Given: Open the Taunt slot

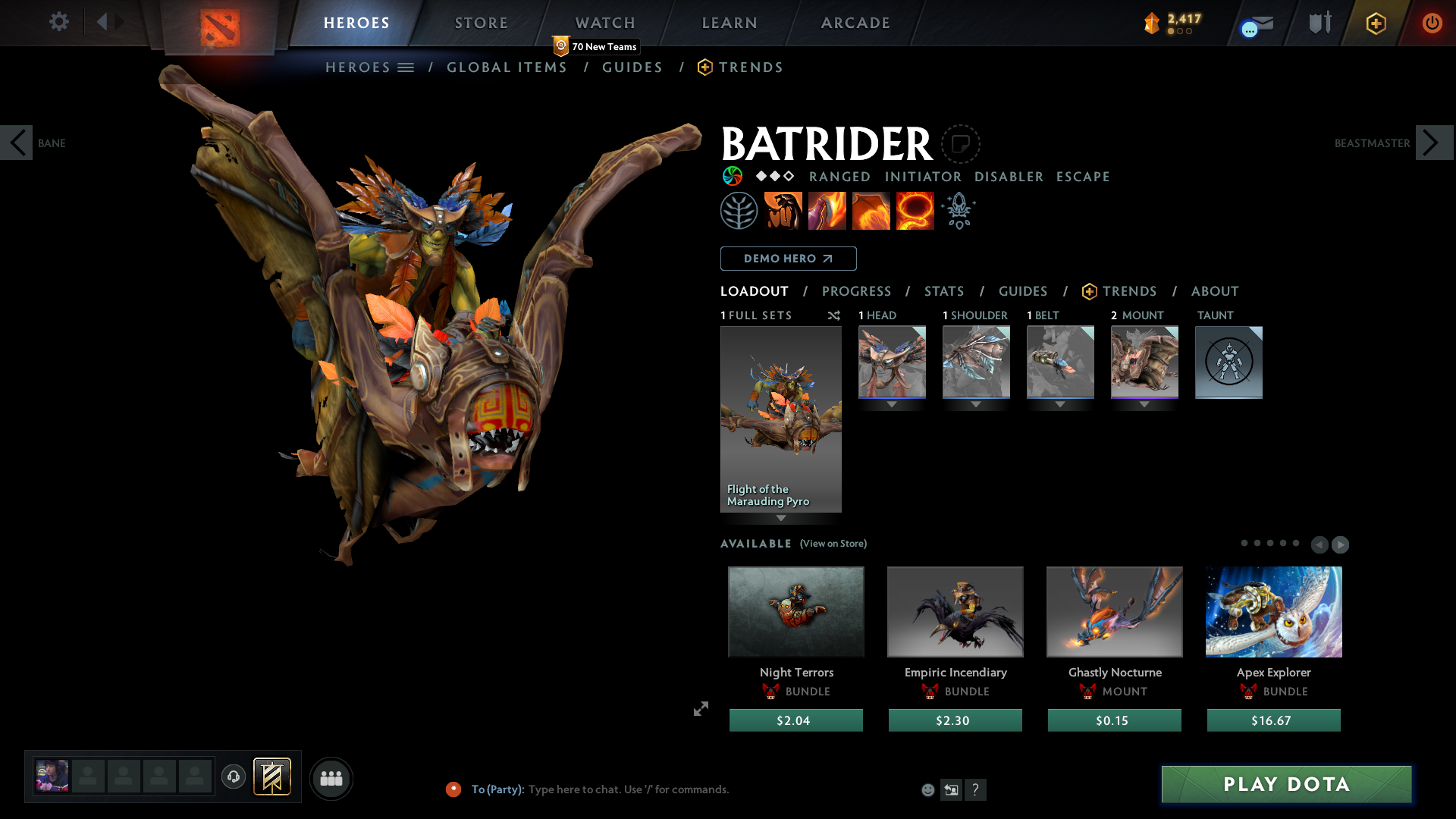Looking at the screenshot, I should tap(1228, 362).
